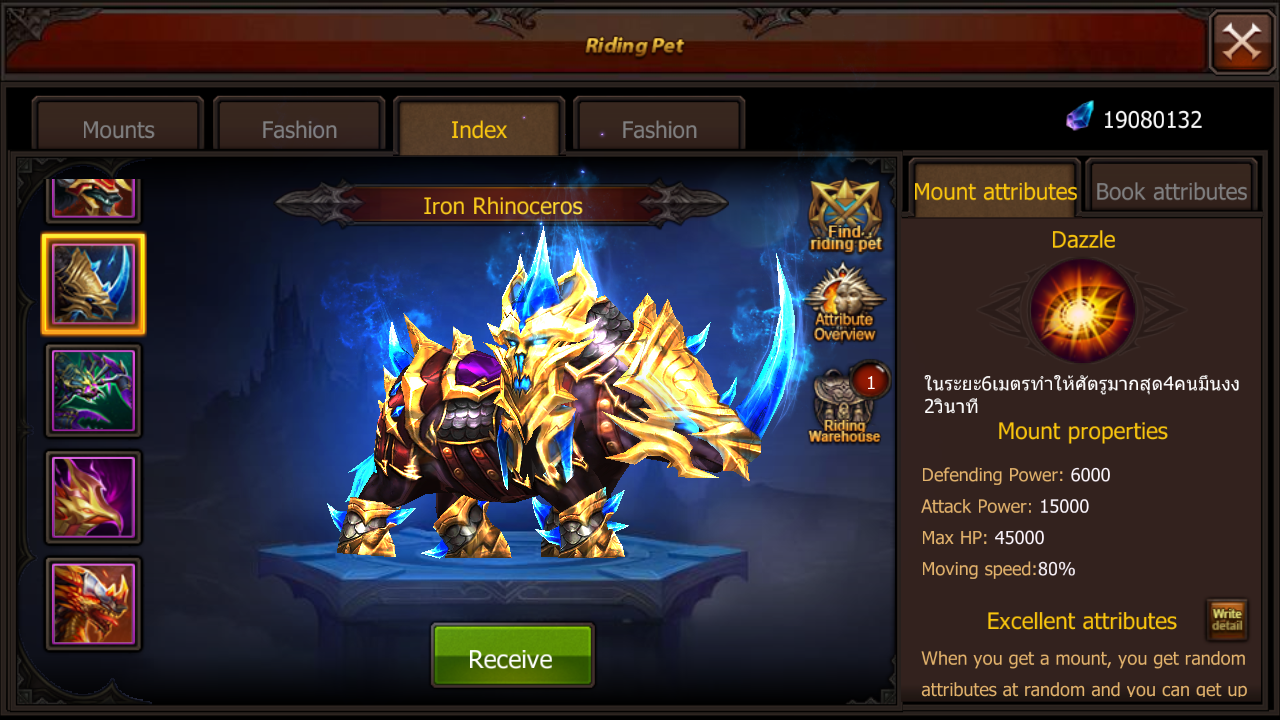The height and width of the screenshot is (720, 1280).
Task: Open the Attribute Overview
Action: 846,305
